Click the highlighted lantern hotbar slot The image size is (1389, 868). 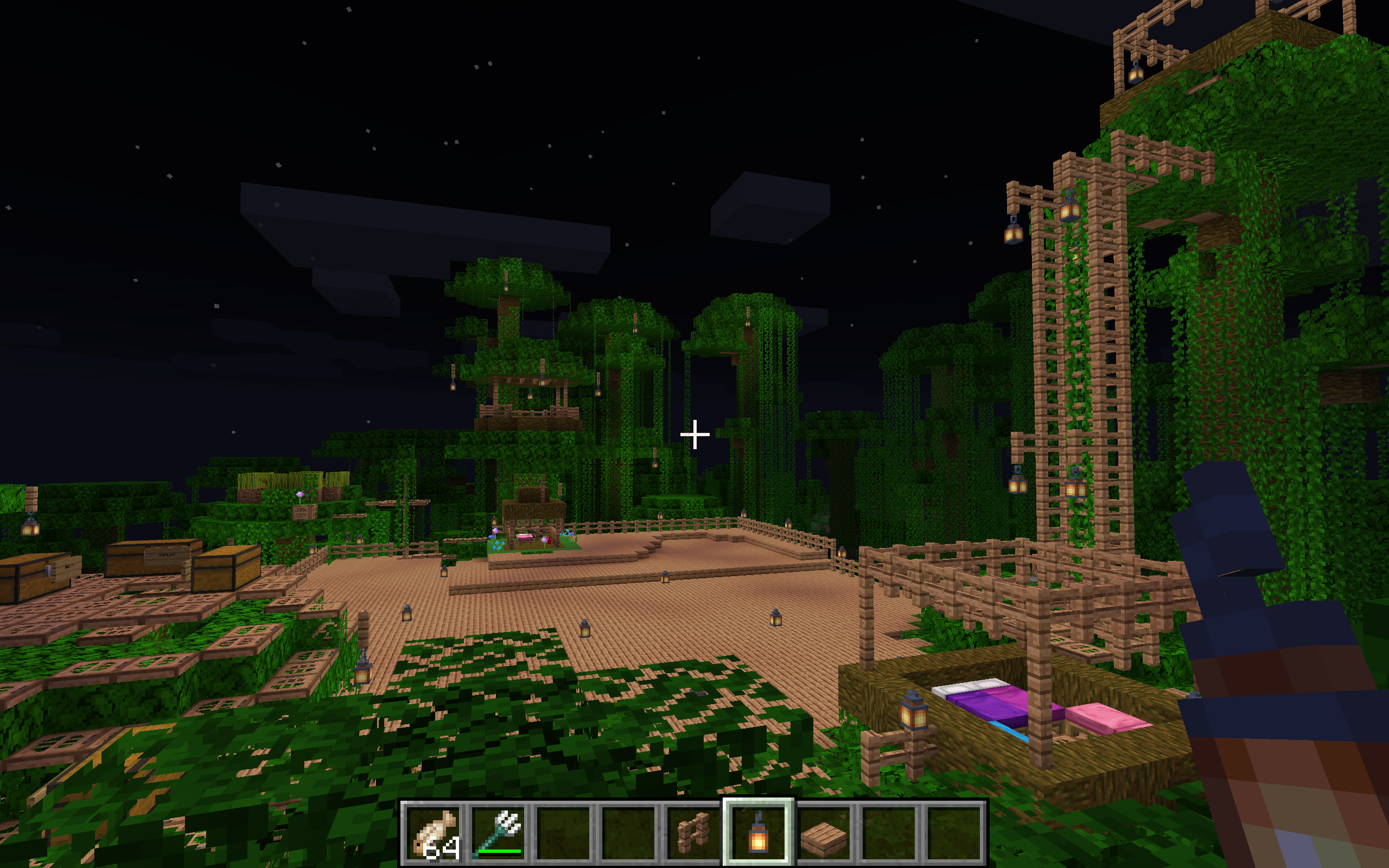(758, 833)
